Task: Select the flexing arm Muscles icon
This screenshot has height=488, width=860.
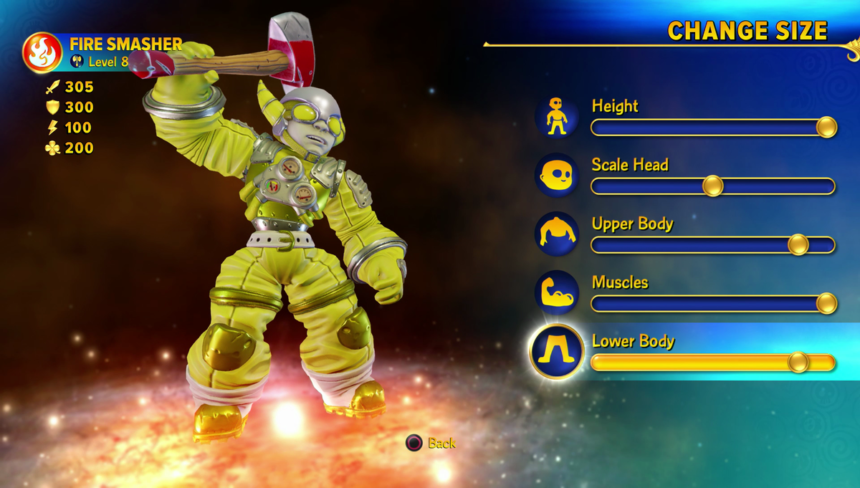Action: (x=557, y=293)
